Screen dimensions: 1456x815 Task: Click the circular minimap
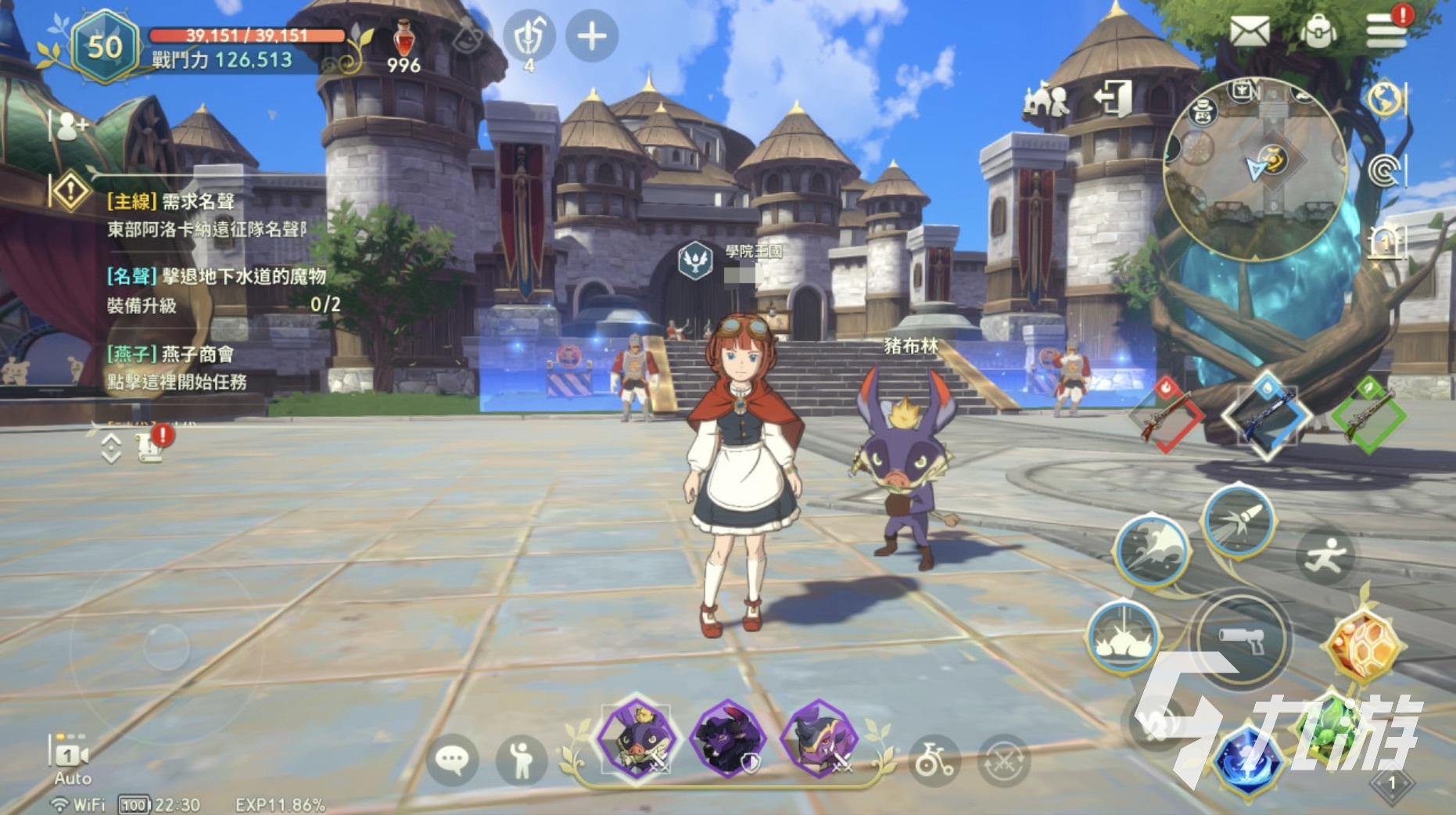coord(1256,169)
